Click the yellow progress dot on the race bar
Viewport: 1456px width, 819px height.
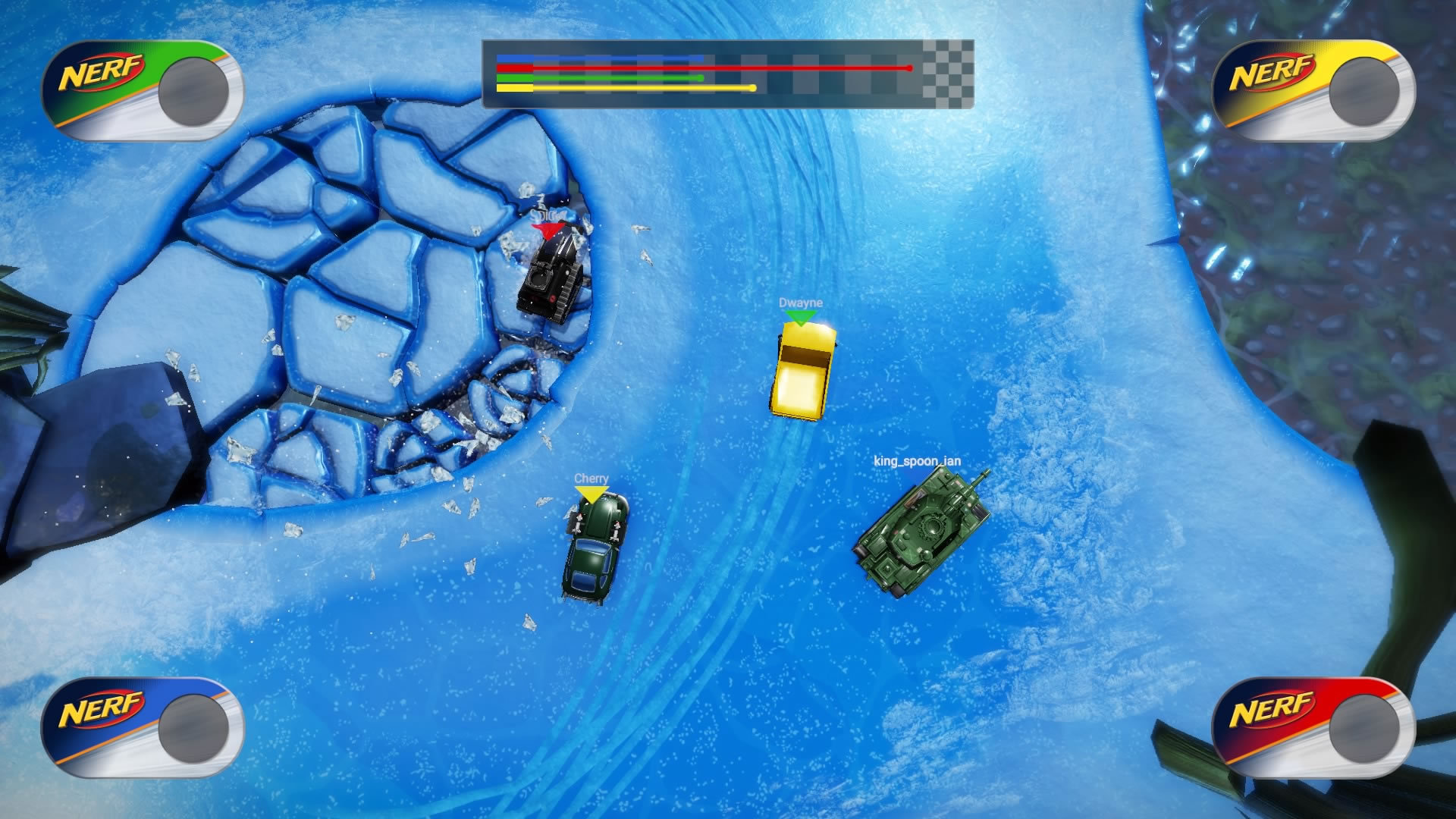pyautogui.click(x=752, y=88)
